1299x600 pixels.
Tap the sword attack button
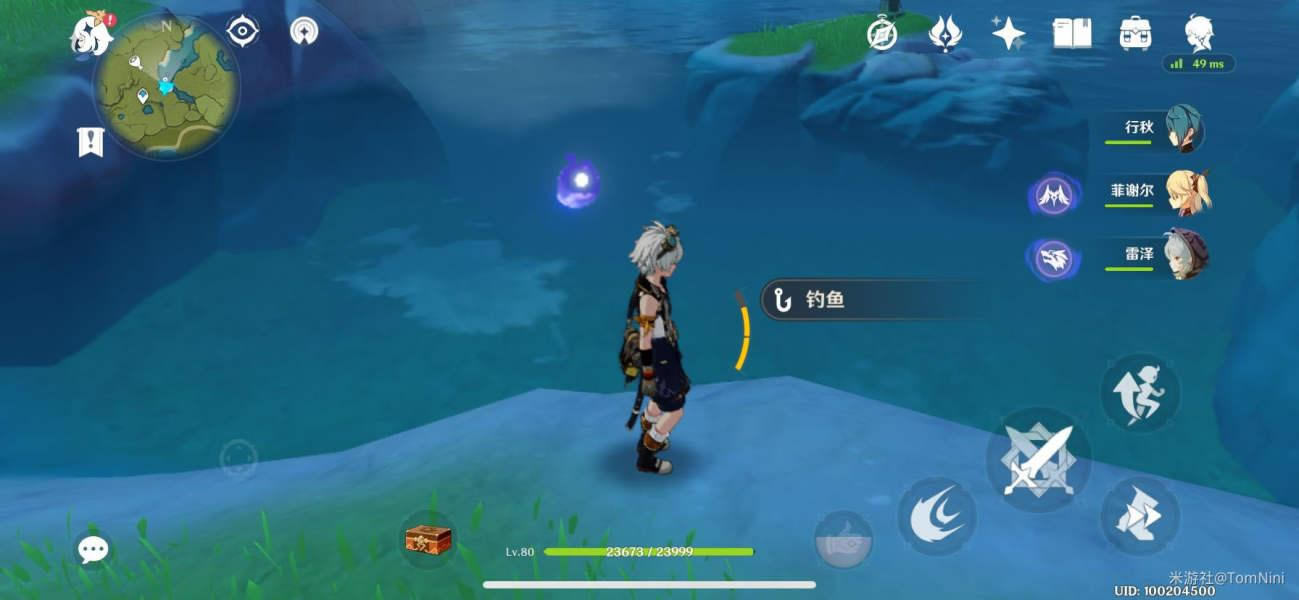[1038, 460]
